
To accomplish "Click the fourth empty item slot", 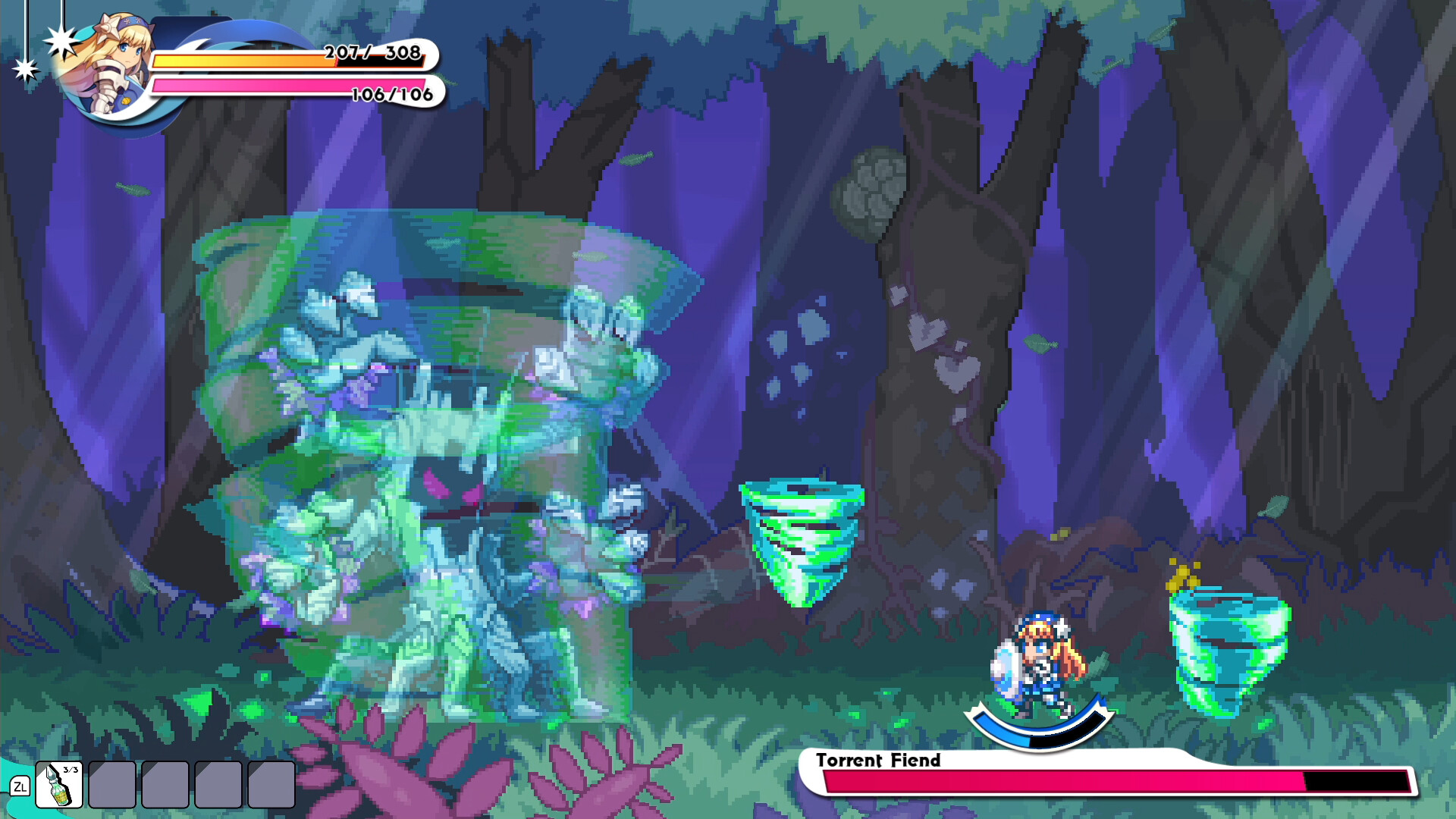I will [x=217, y=785].
